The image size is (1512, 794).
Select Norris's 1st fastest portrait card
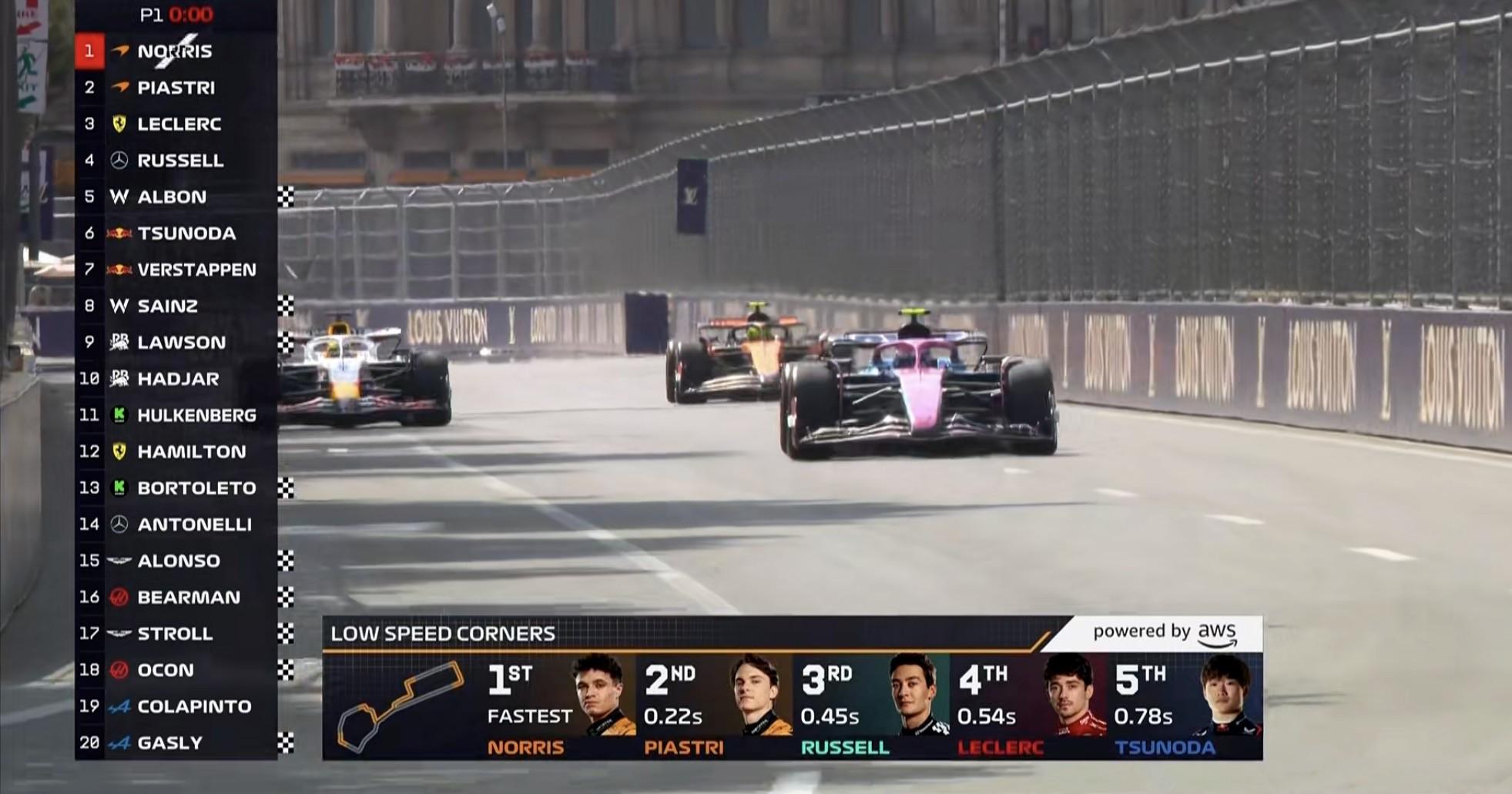pos(560,706)
